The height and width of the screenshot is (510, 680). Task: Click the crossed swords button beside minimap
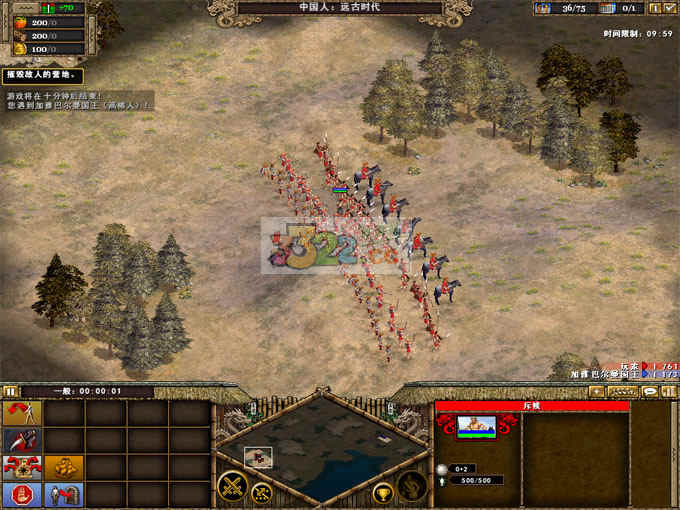click(x=234, y=487)
